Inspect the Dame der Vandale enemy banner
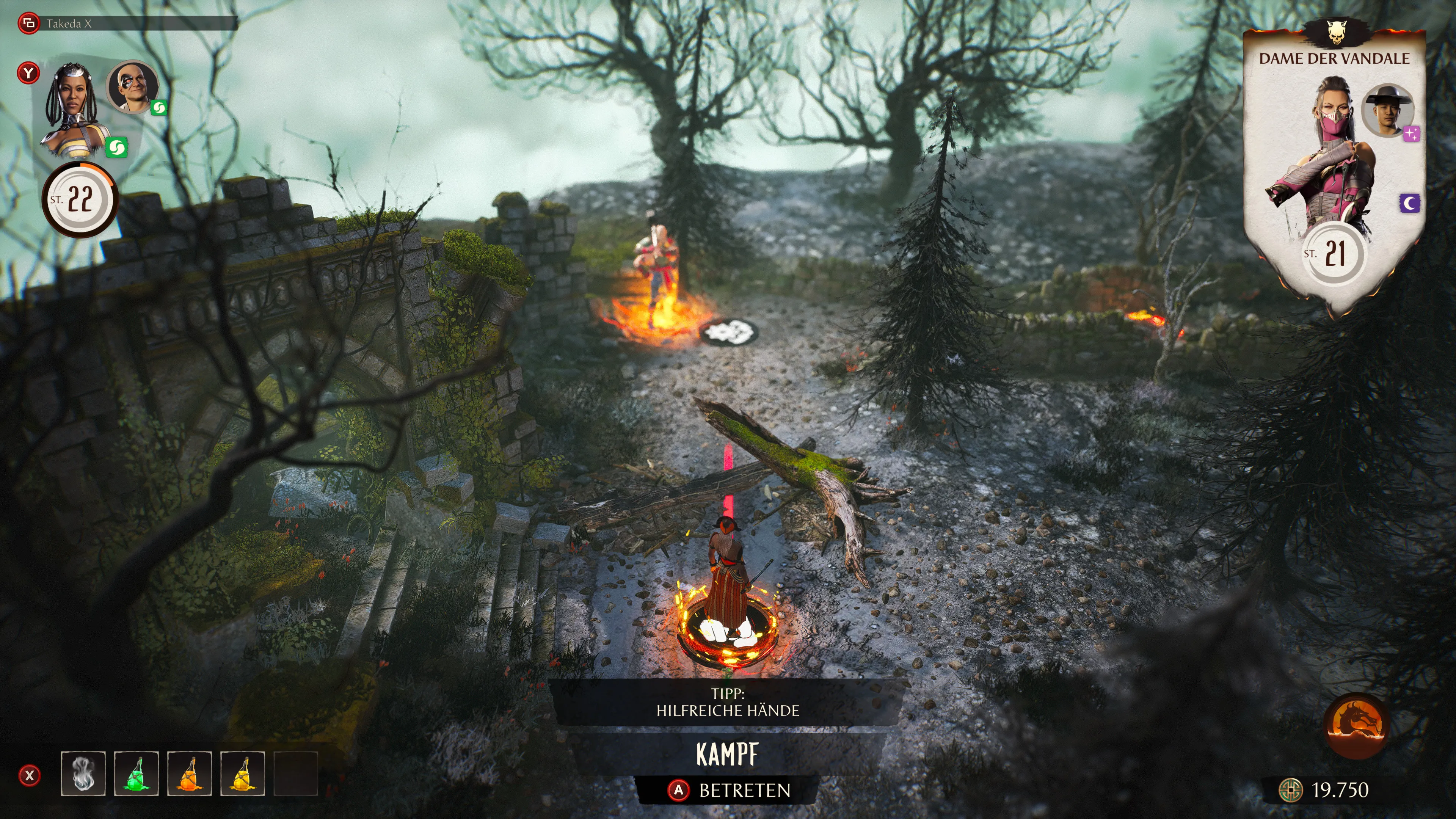The height and width of the screenshot is (819, 1456). click(1334, 58)
